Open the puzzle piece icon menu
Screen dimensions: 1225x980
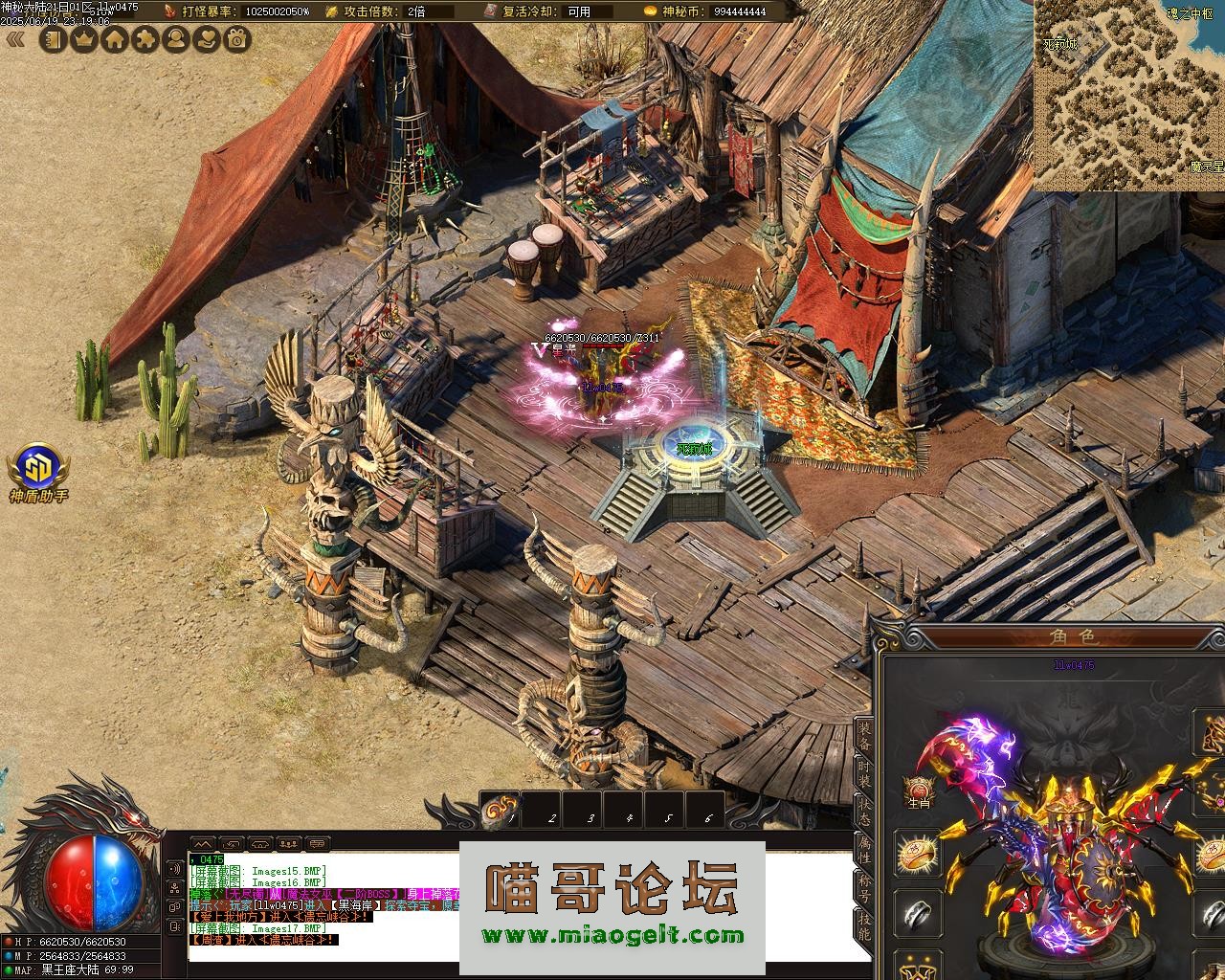145,39
